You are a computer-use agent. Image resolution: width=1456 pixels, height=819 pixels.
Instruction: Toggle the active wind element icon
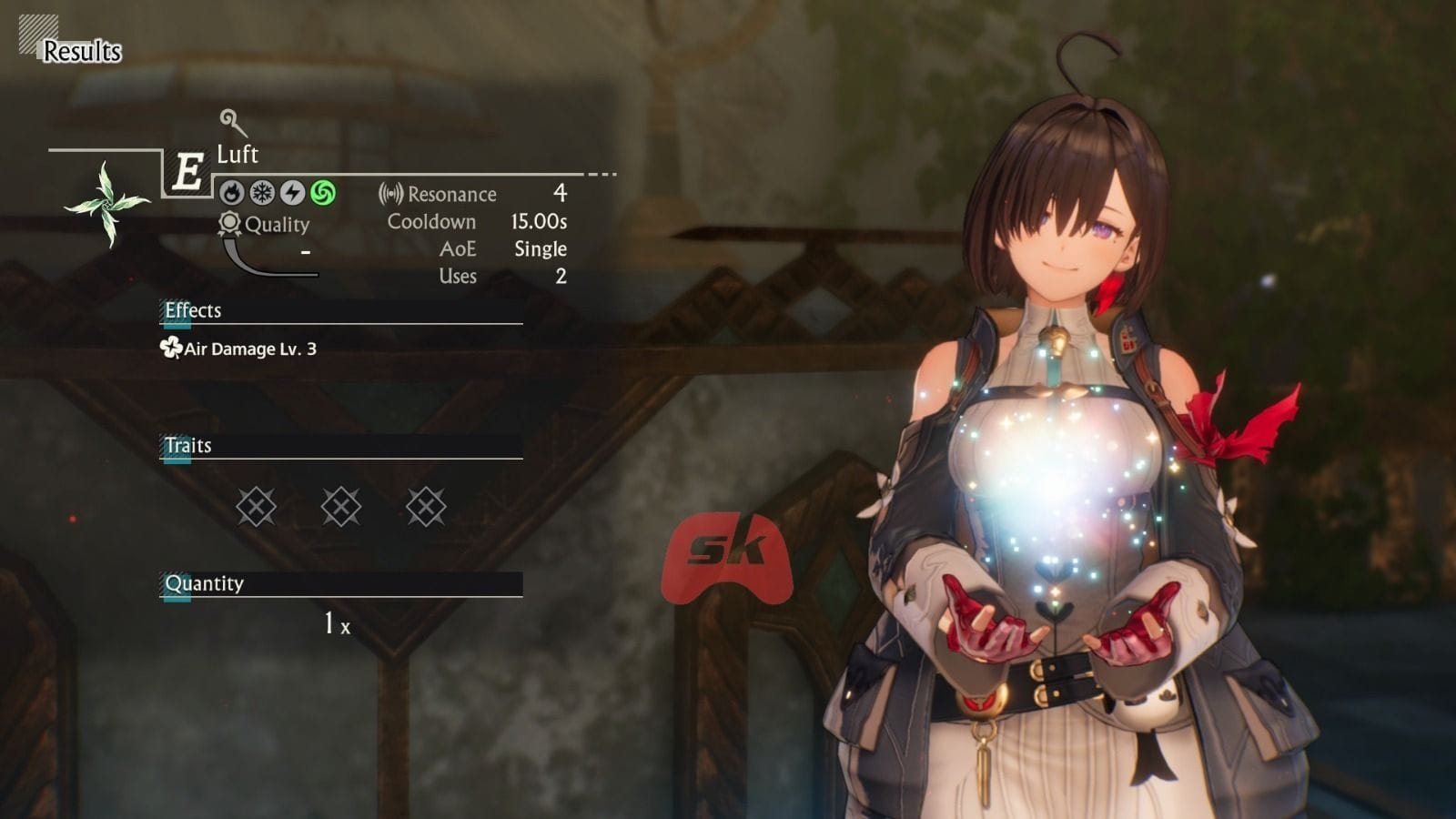pos(321,194)
